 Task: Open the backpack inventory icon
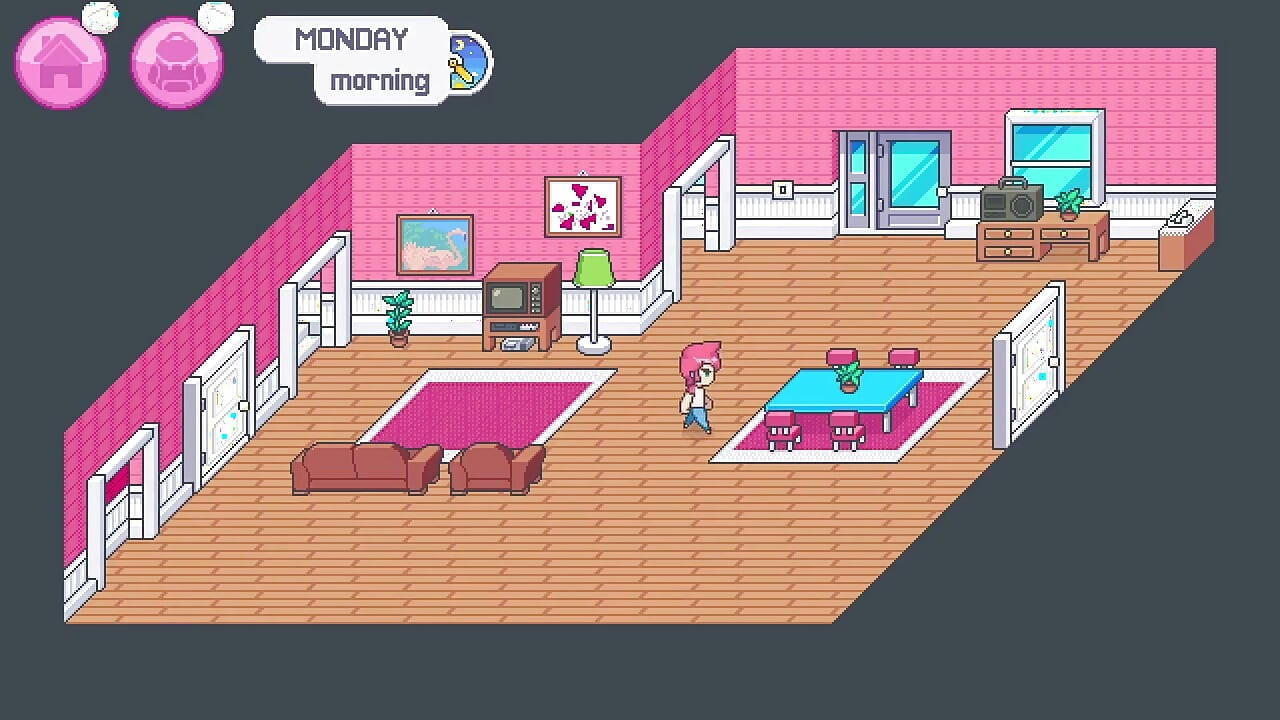point(176,62)
